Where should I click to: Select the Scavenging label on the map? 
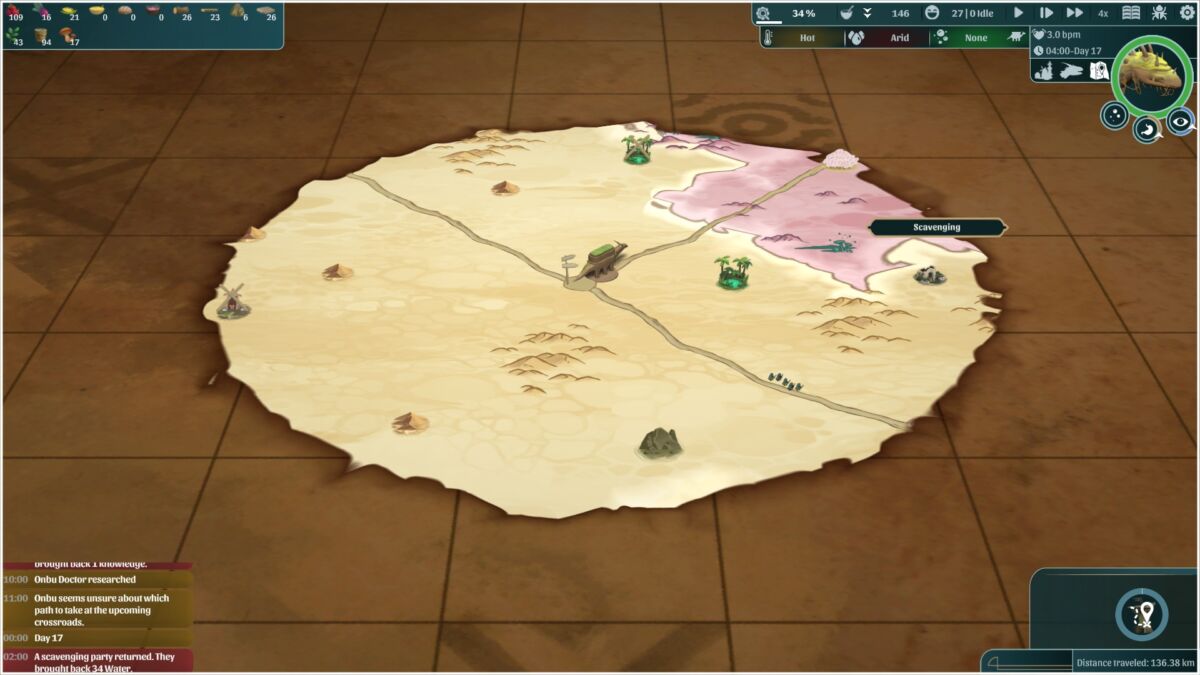(936, 227)
